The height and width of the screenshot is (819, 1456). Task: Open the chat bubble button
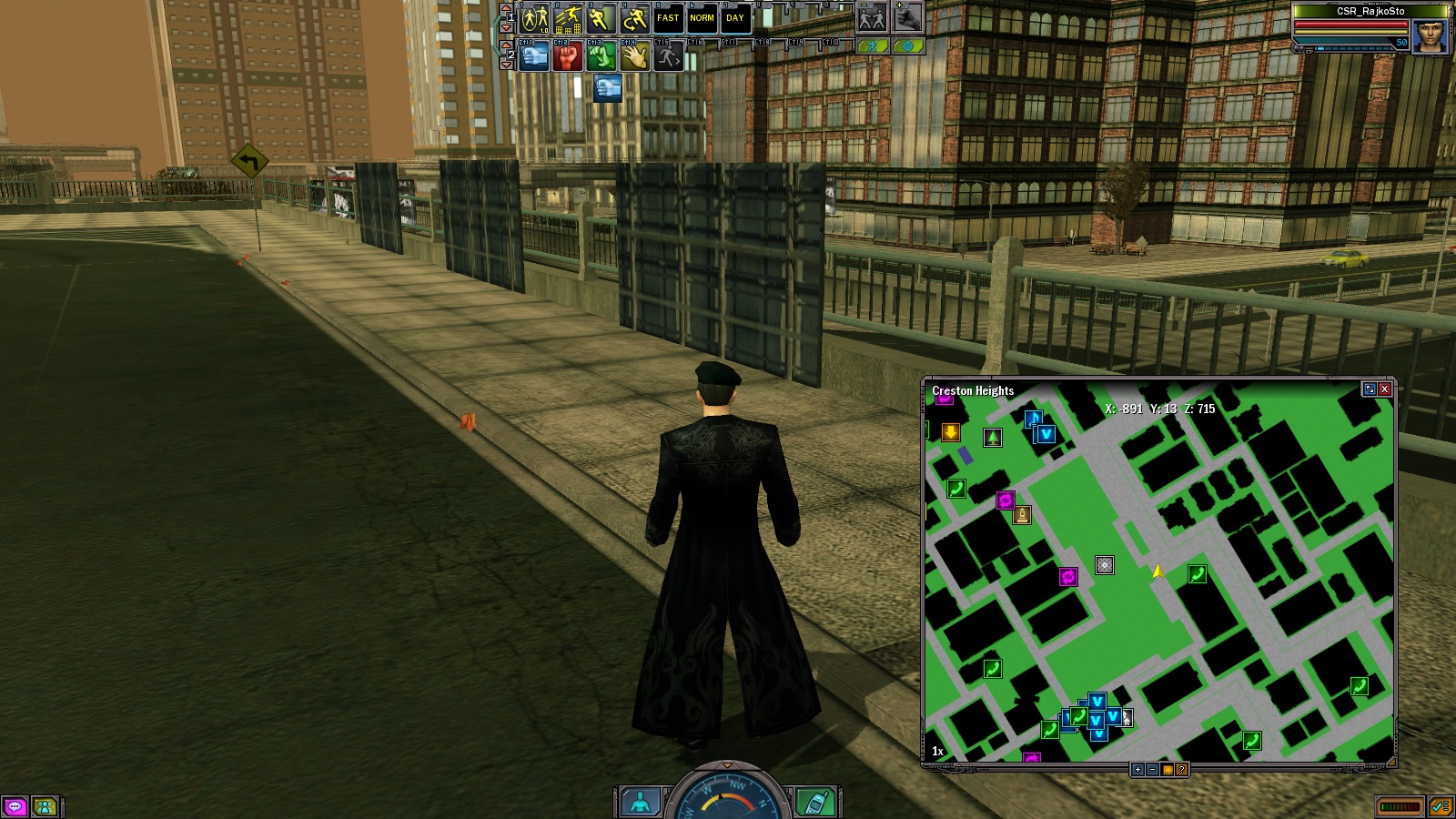pyautogui.click(x=15, y=806)
